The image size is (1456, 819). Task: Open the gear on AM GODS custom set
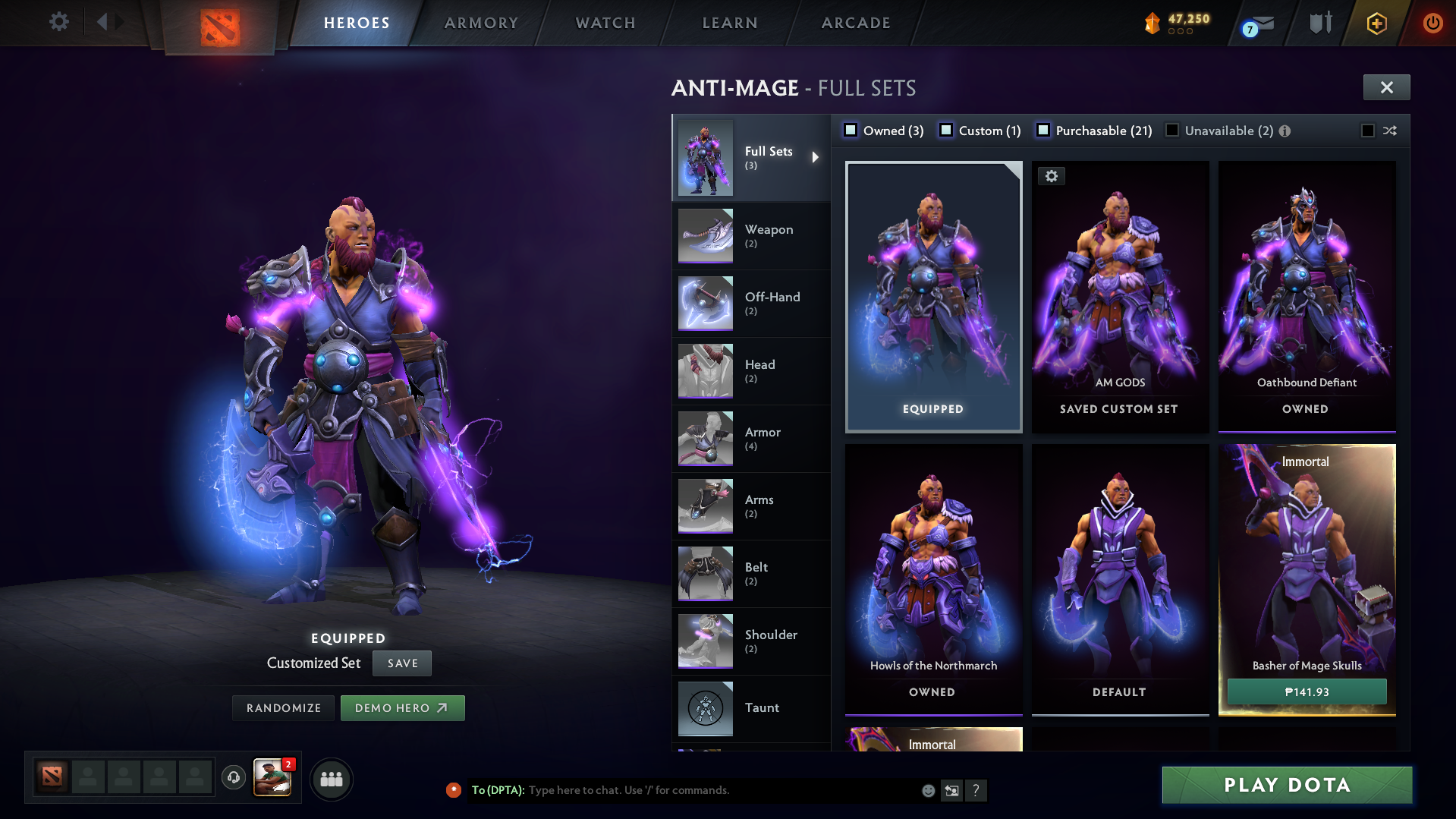[x=1052, y=175]
